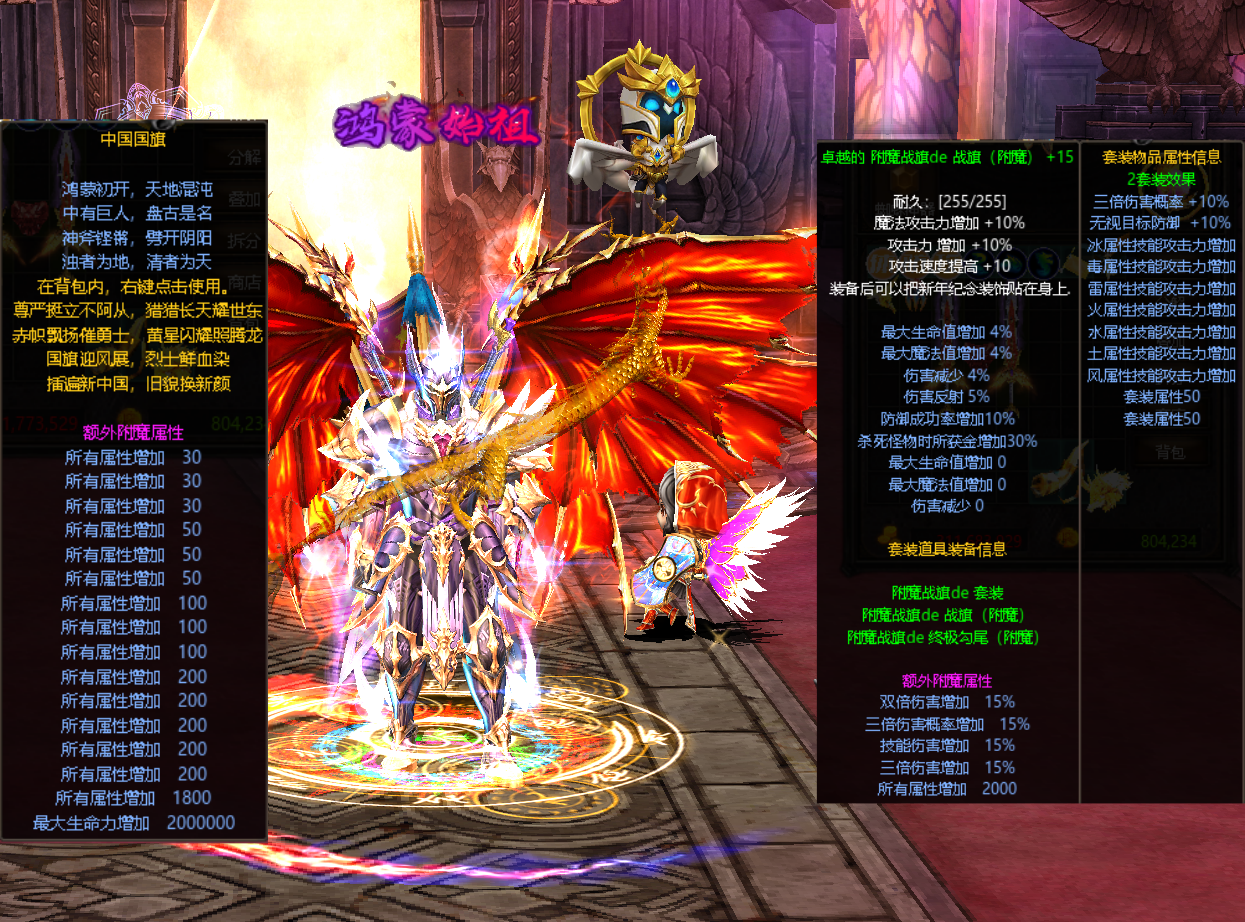Select the 叠加 (stack) button

pyautogui.click(x=245, y=199)
